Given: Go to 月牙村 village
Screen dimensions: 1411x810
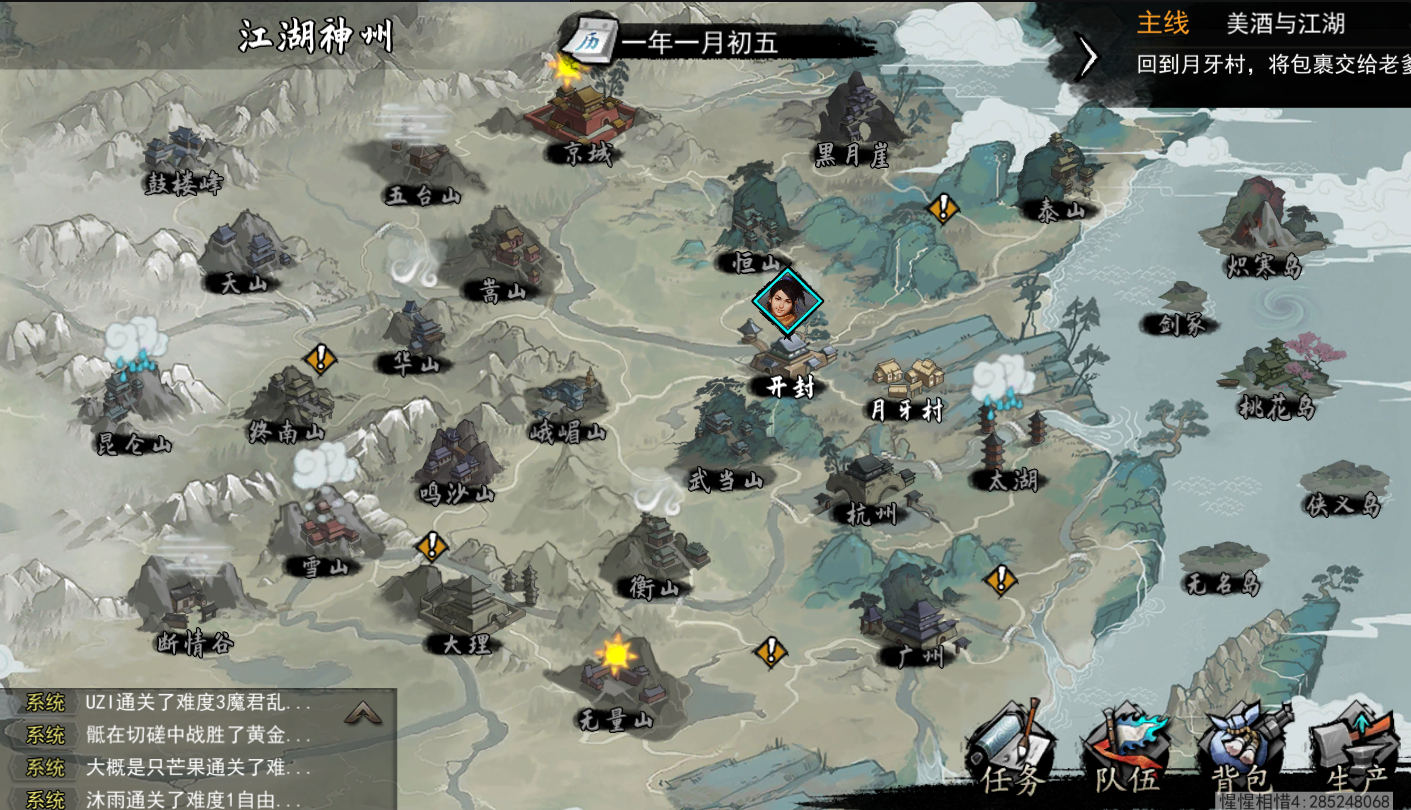Looking at the screenshot, I should (x=907, y=384).
